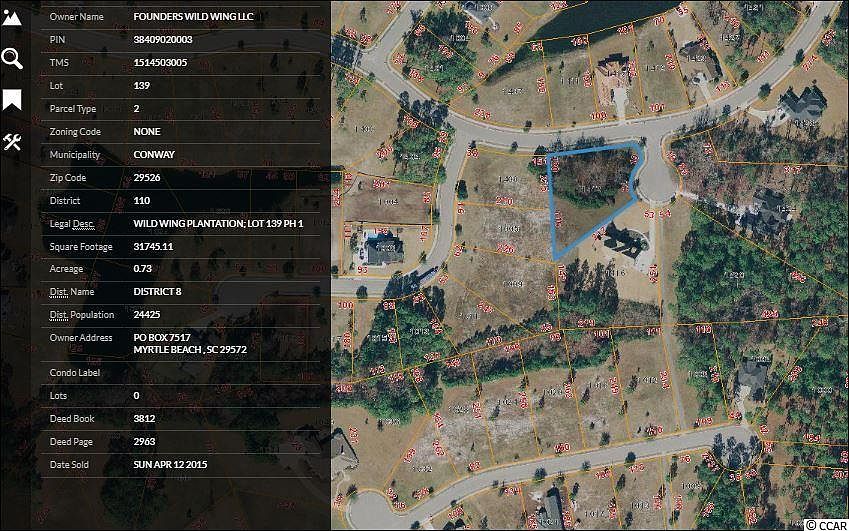849x531 pixels.
Task: Select the blue-outlined highlighted parcel
Action: (x=590, y=190)
